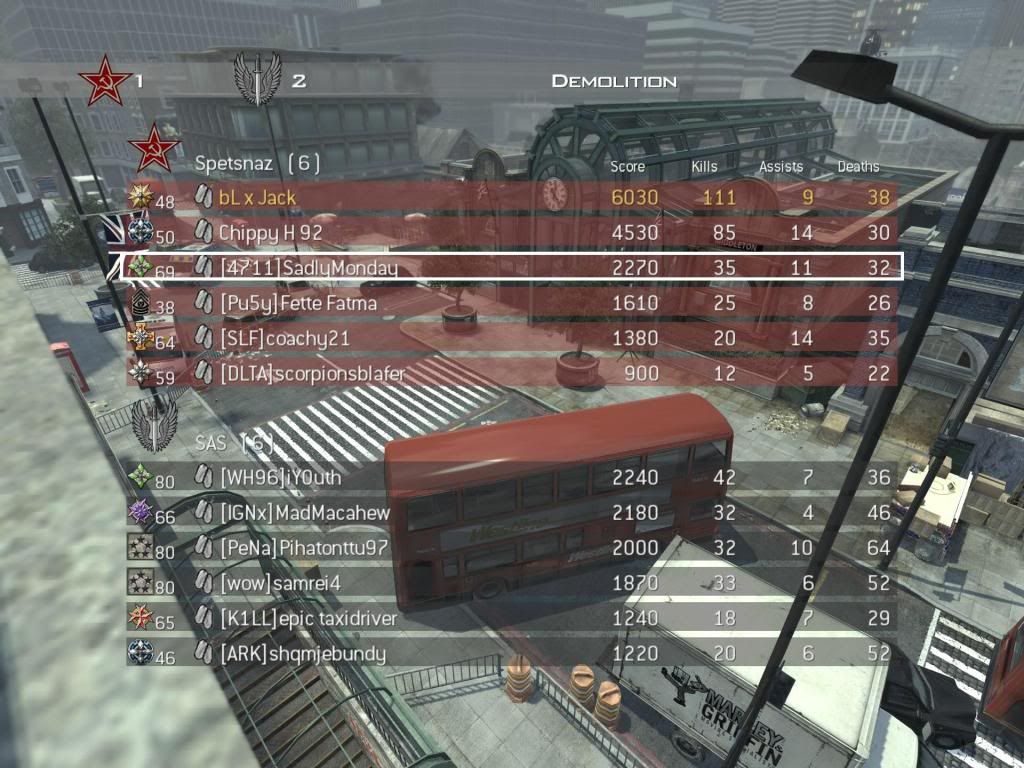Select the [WH96]iY0uth player row
This screenshot has height=768, width=1024.
click(510, 478)
